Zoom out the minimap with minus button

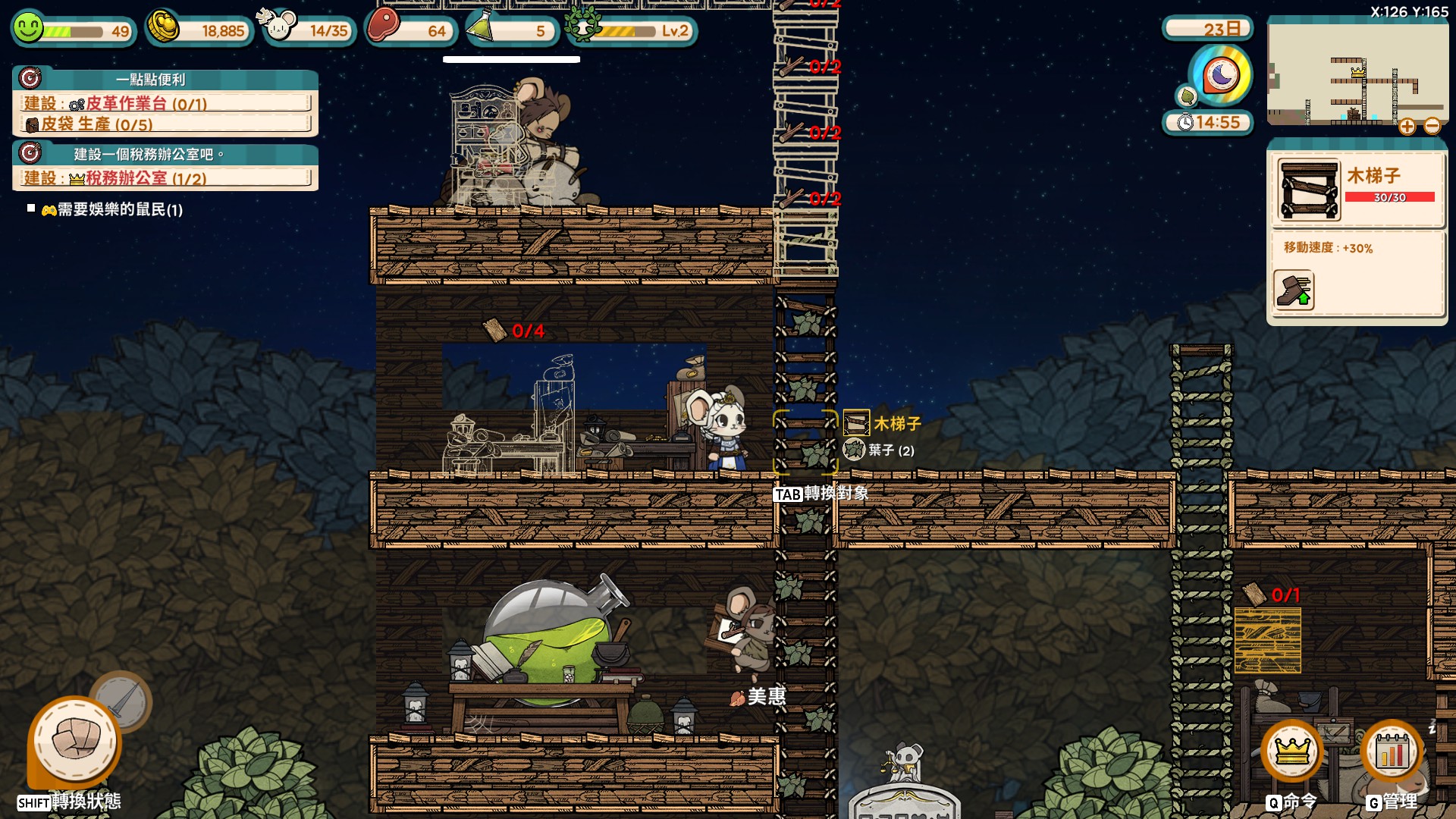point(1432,127)
